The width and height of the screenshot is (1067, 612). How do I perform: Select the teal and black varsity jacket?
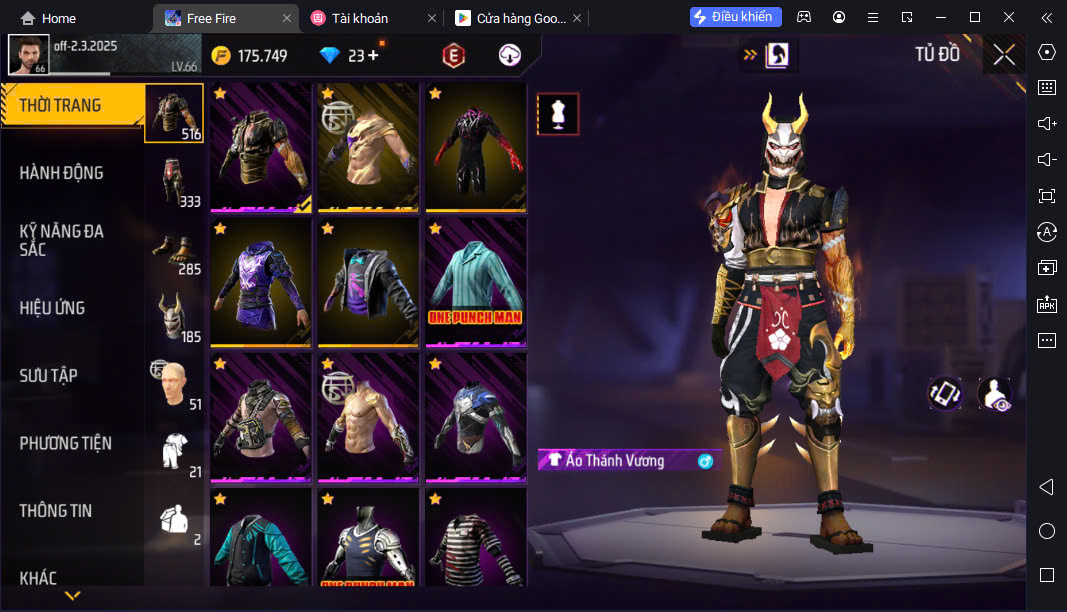coord(260,538)
